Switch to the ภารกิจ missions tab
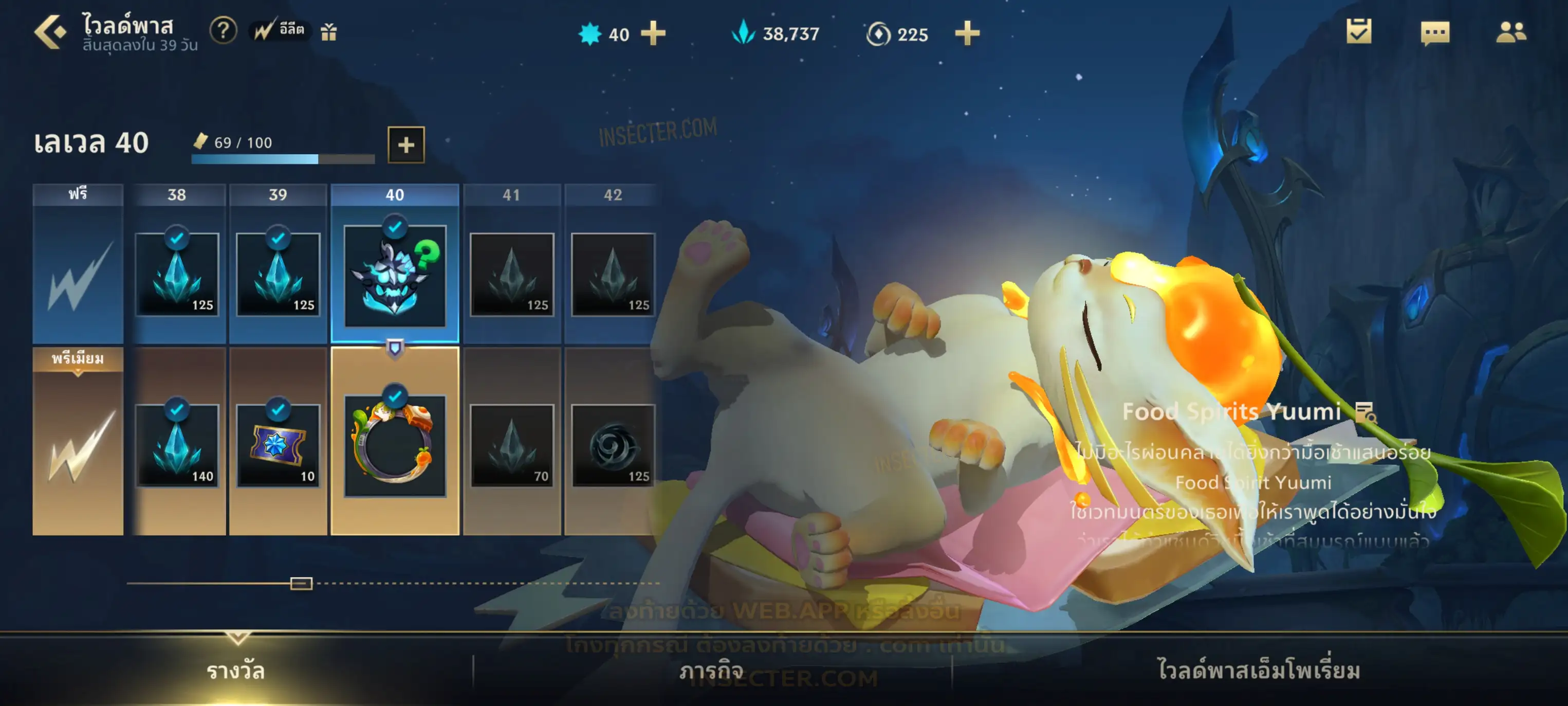 [x=712, y=671]
